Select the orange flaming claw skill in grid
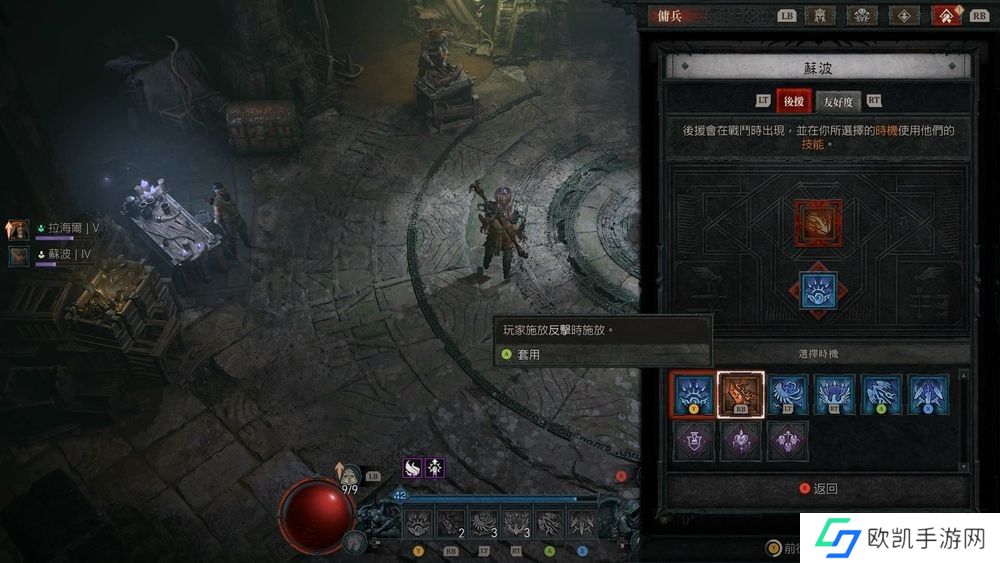The image size is (1000, 563). pos(741,394)
